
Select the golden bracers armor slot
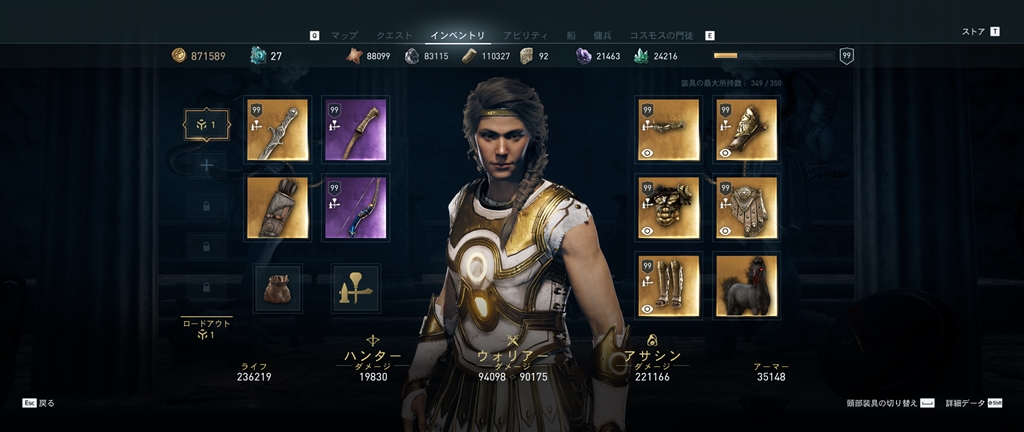746,129
